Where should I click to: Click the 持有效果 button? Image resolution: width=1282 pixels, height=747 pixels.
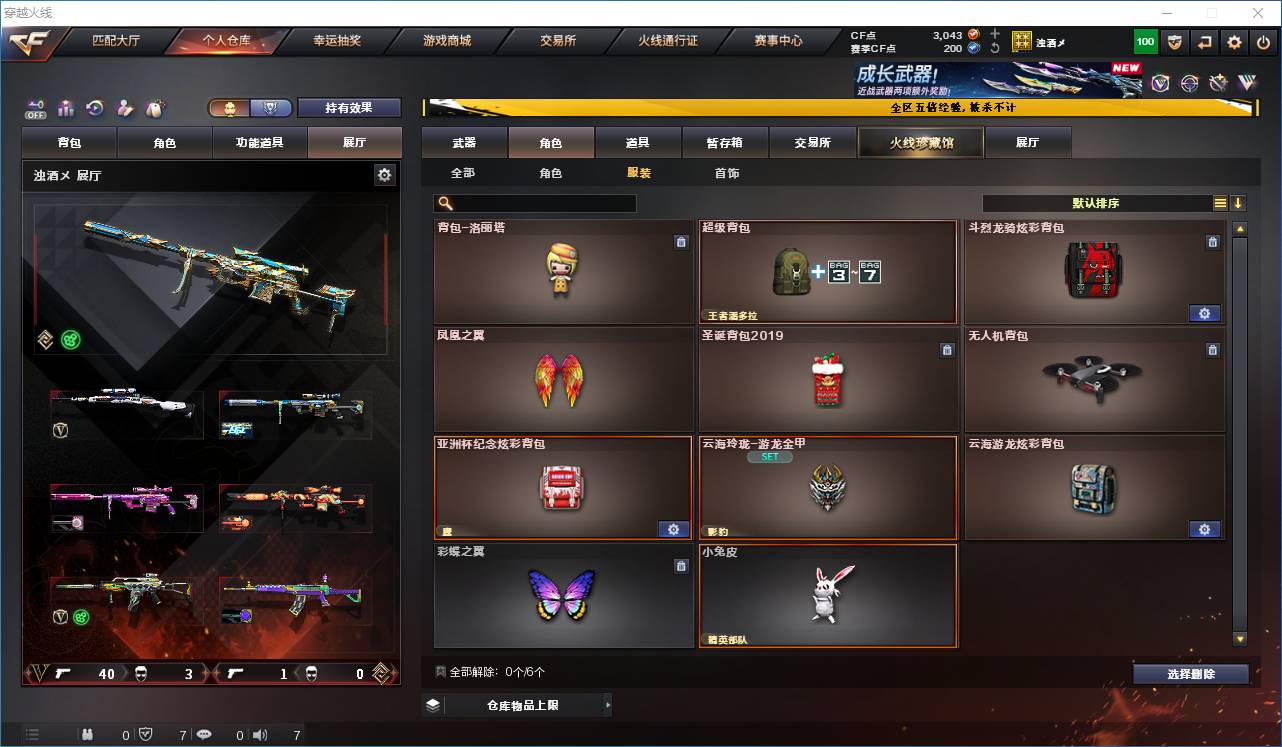click(348, 107)
